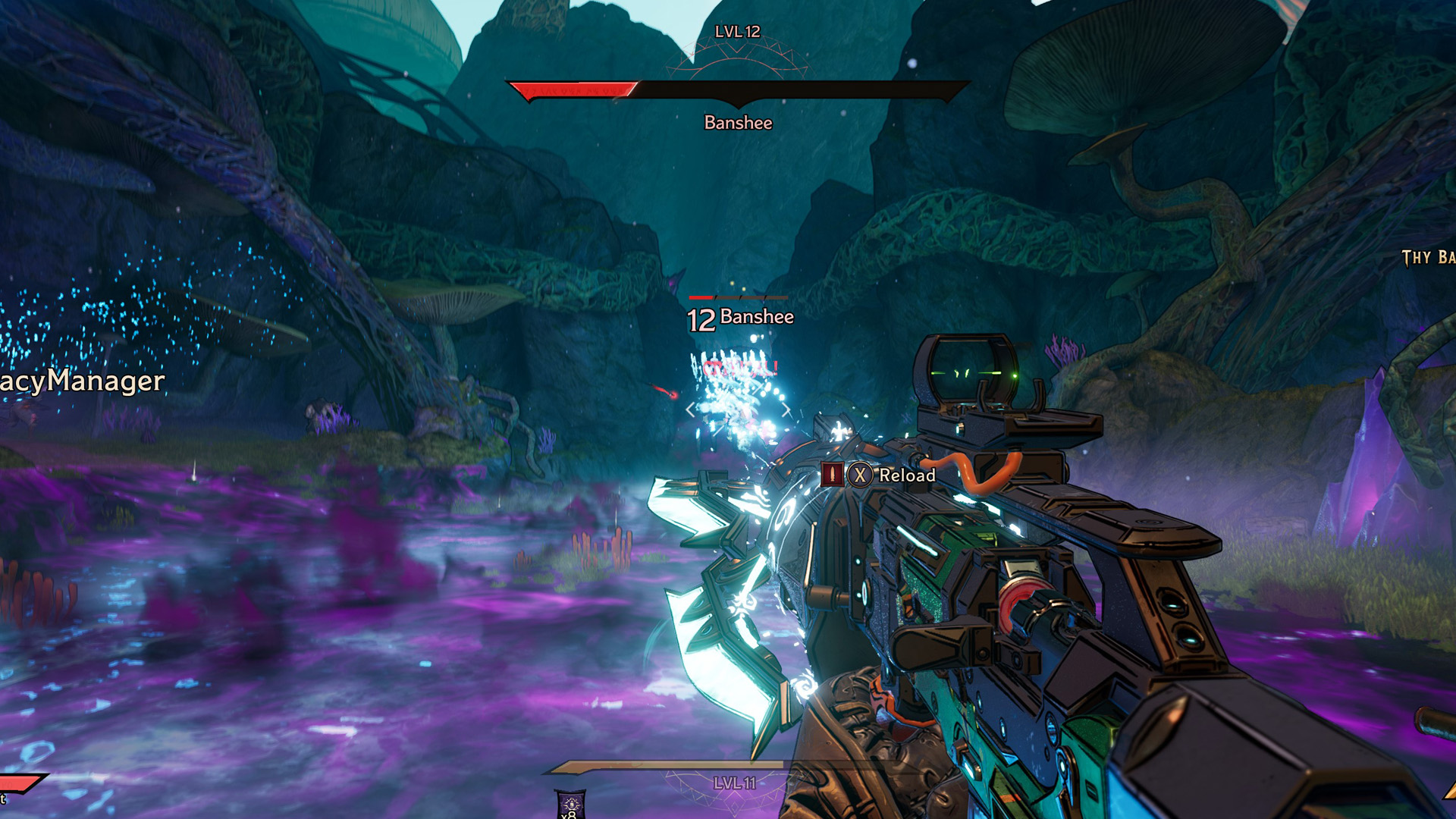
Task: Select the purple banner buff icon
Action: (x=570, y=805)
